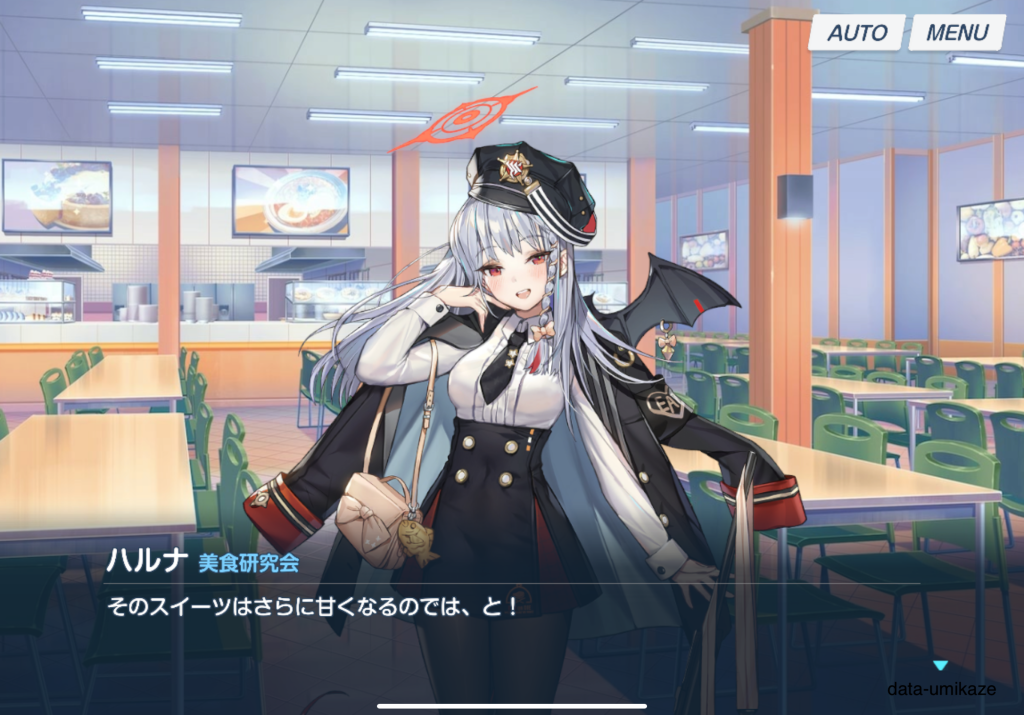Open the MENU button

(x=957, y=32)
